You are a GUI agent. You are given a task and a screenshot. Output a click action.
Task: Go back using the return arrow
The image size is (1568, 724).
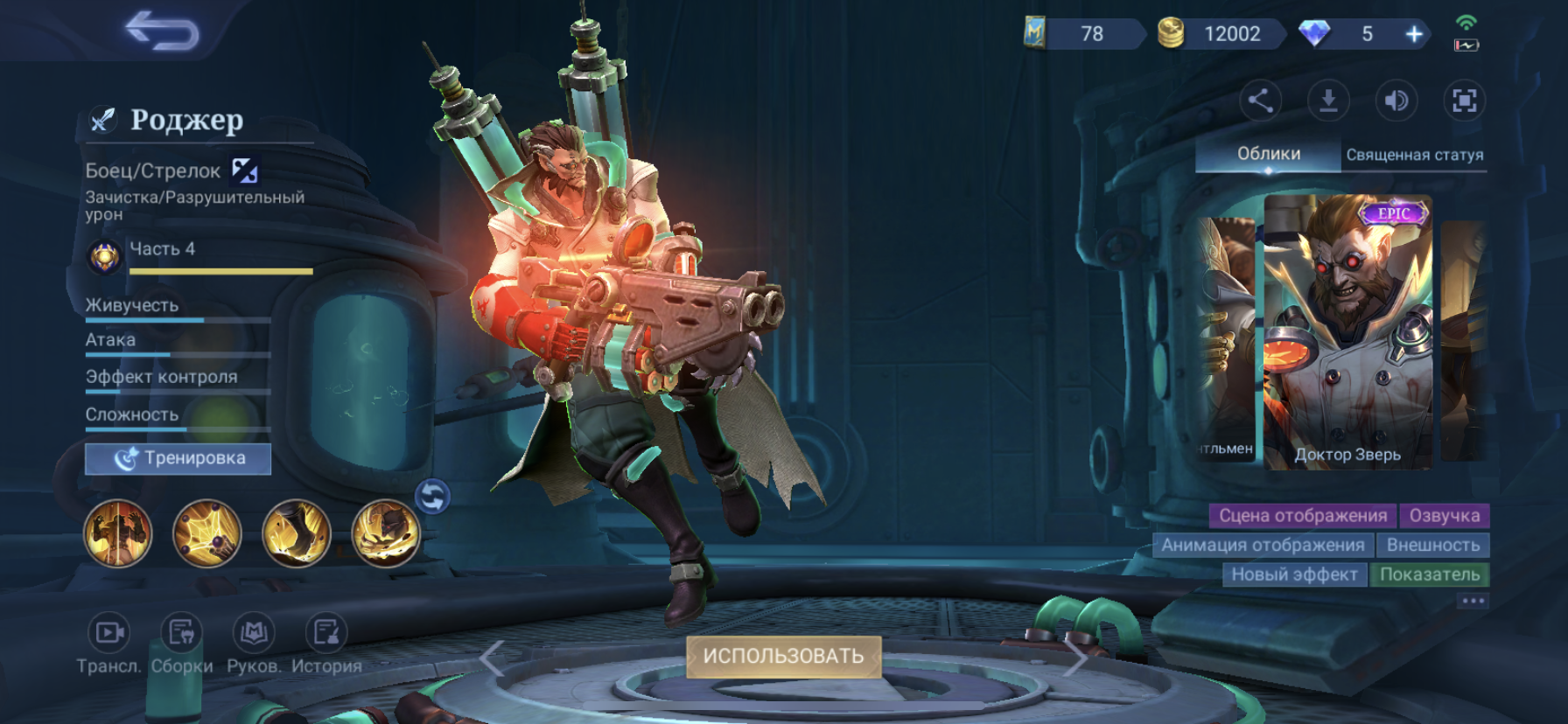click(x=163, y=31)
